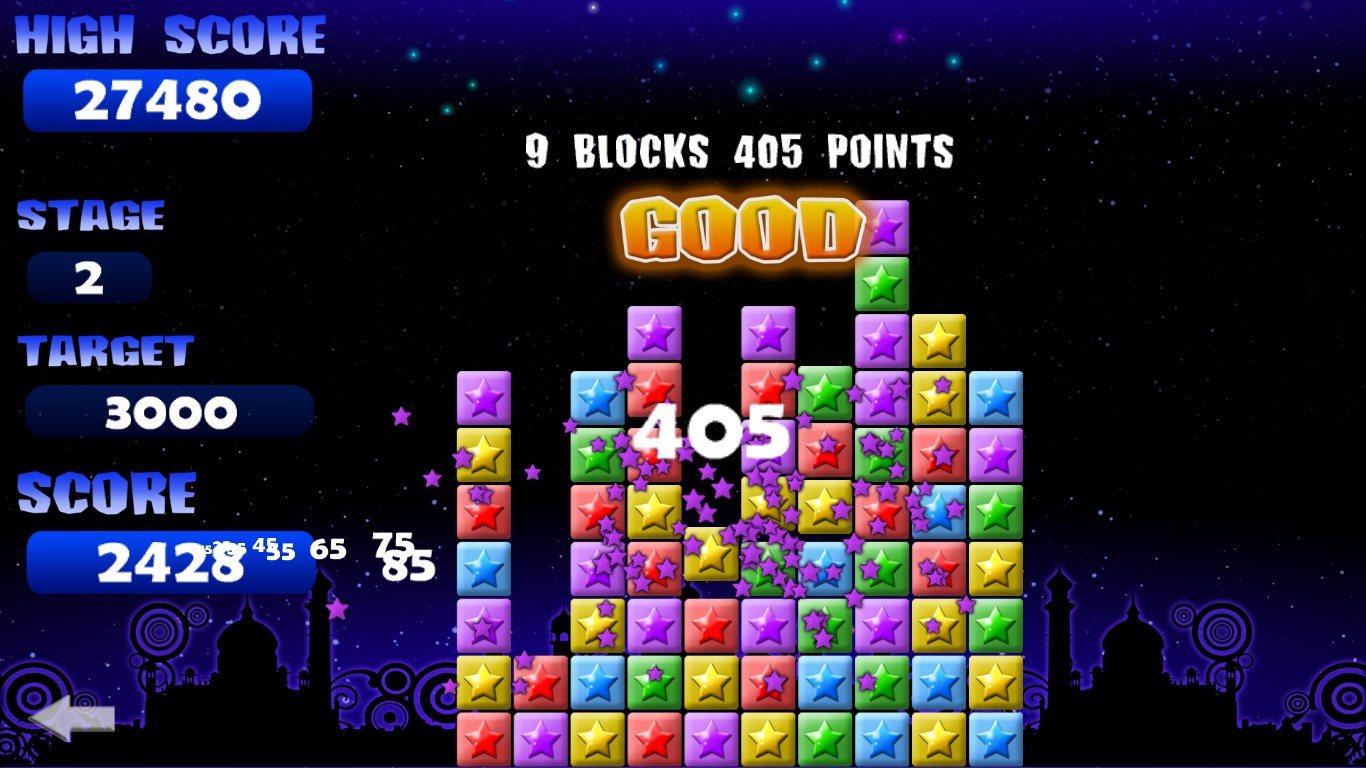The width and height of the screenshot is (1366, 768).
Task: Pop the red star block in the board's bottom-left corner
Action: 484,739
